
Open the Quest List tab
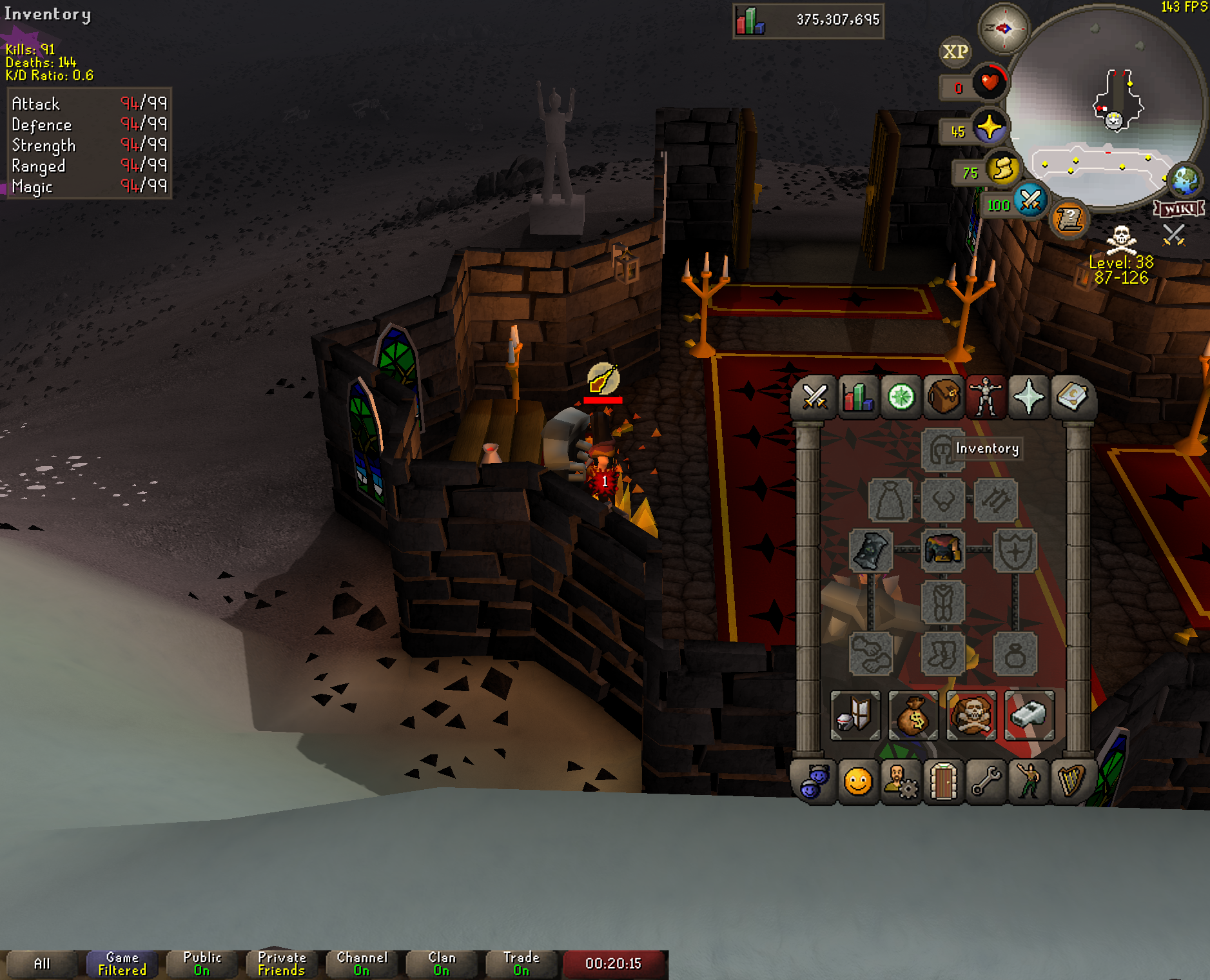[901, 397]
